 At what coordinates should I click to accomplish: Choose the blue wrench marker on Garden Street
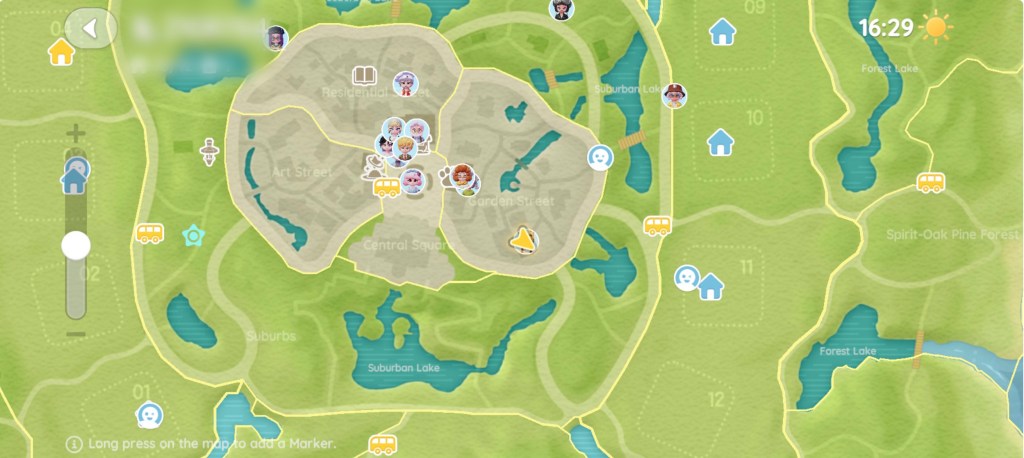pyautogui.click(x=509, y=180)
